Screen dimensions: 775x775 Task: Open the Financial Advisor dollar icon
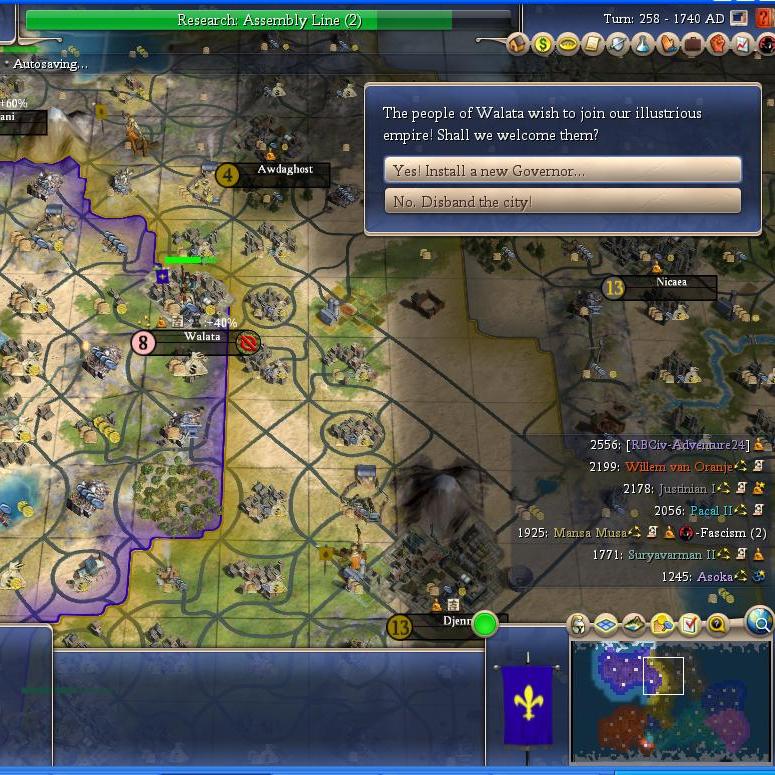(543, 44)
